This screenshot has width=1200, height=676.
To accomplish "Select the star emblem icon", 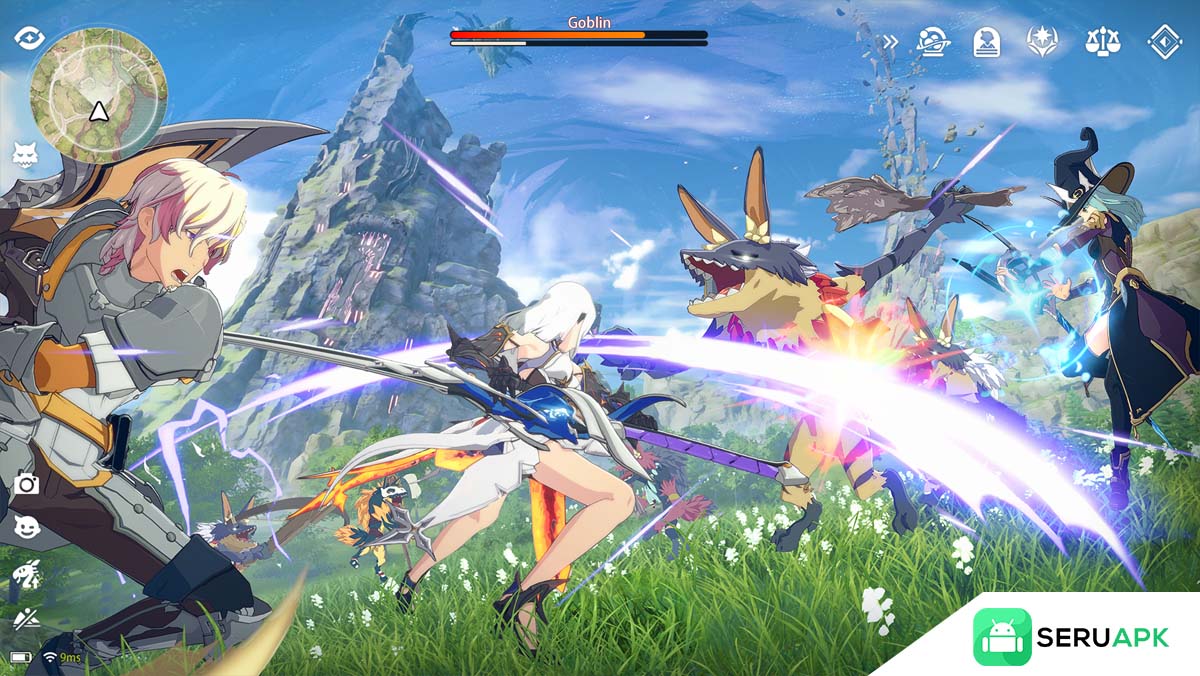I will coord(1042,42).
